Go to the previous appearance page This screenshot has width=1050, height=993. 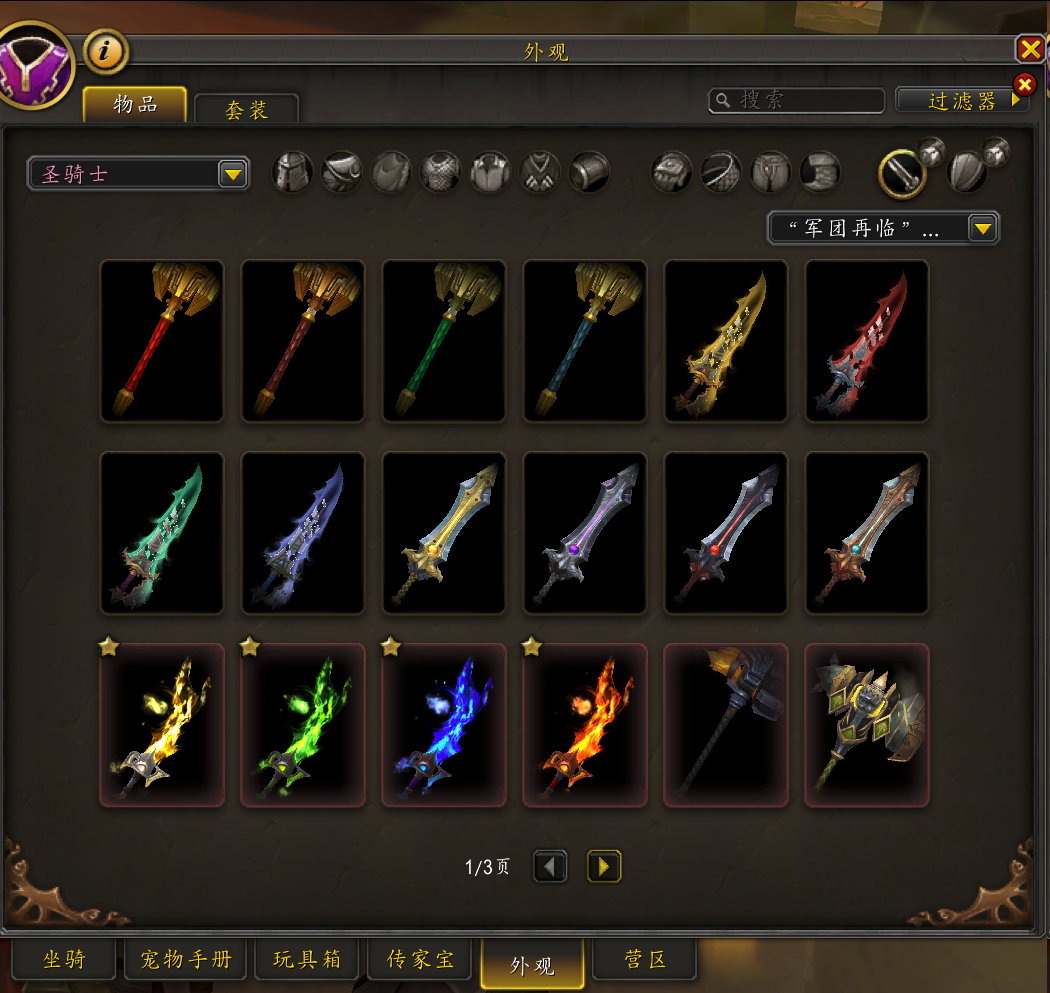click(x=550, y=866)
